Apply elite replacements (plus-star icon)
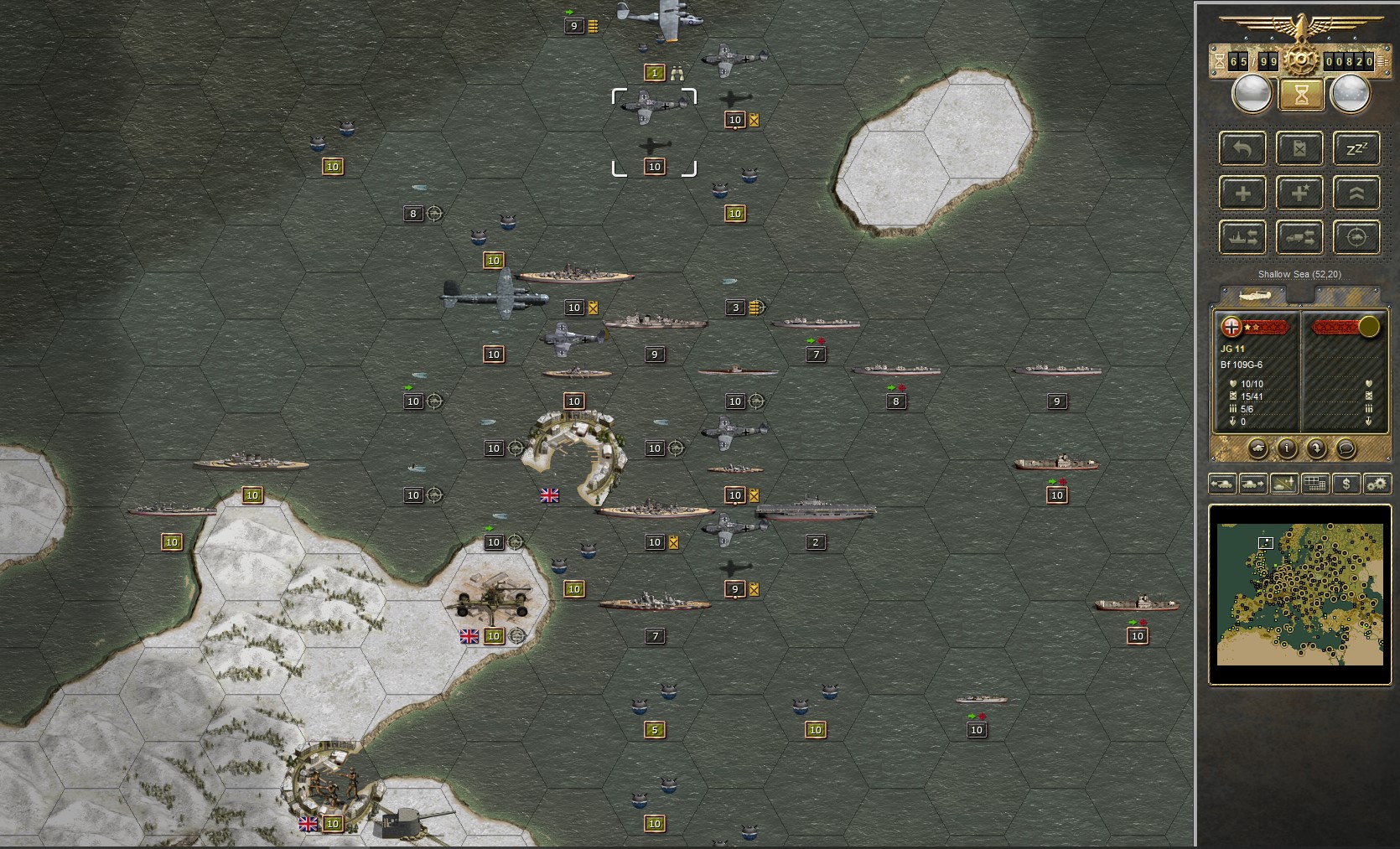This screenshot has height=849, width=1400. [1299, 194]
